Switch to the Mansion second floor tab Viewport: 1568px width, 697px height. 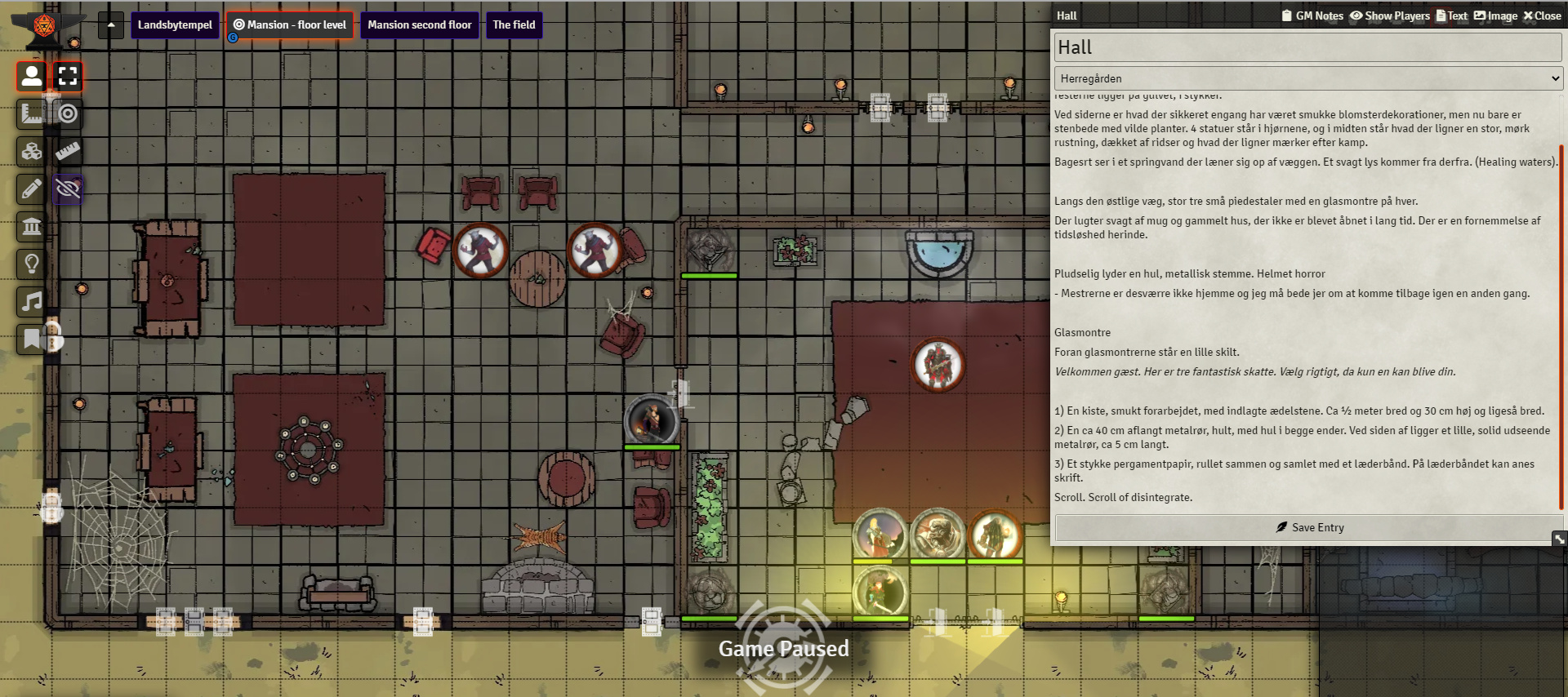coord(420,24)
